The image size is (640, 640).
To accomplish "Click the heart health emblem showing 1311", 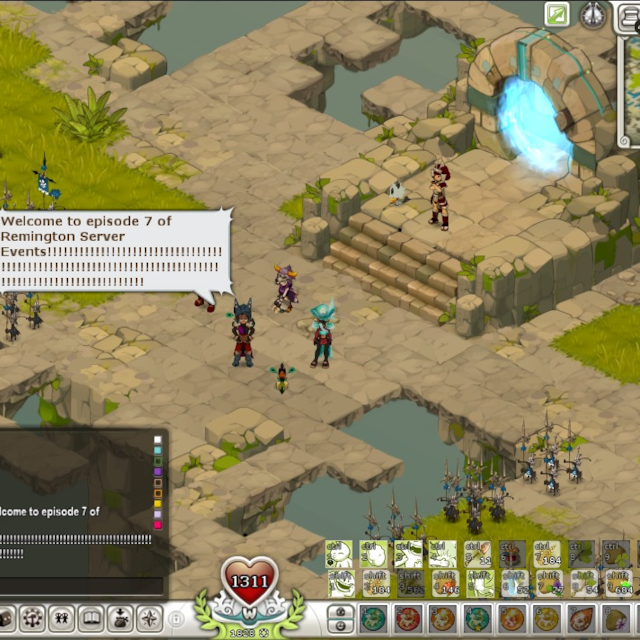I will pos(250,581).
